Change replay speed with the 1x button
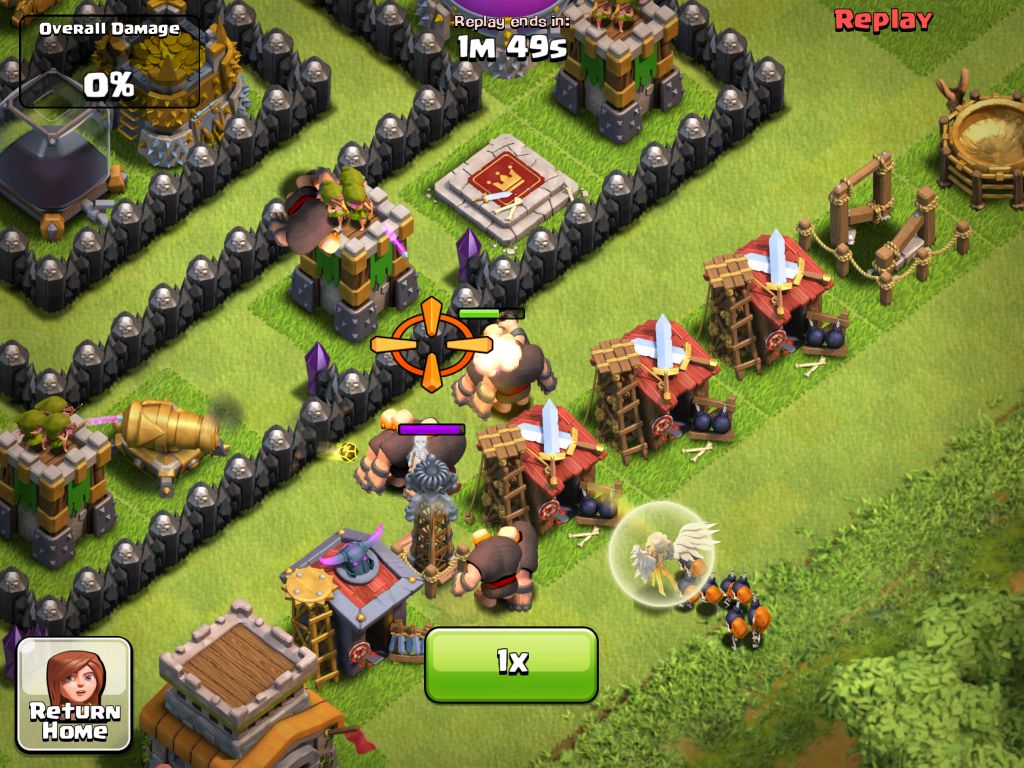The width and height of the screenshot is (1024, 768). point(511,664)
